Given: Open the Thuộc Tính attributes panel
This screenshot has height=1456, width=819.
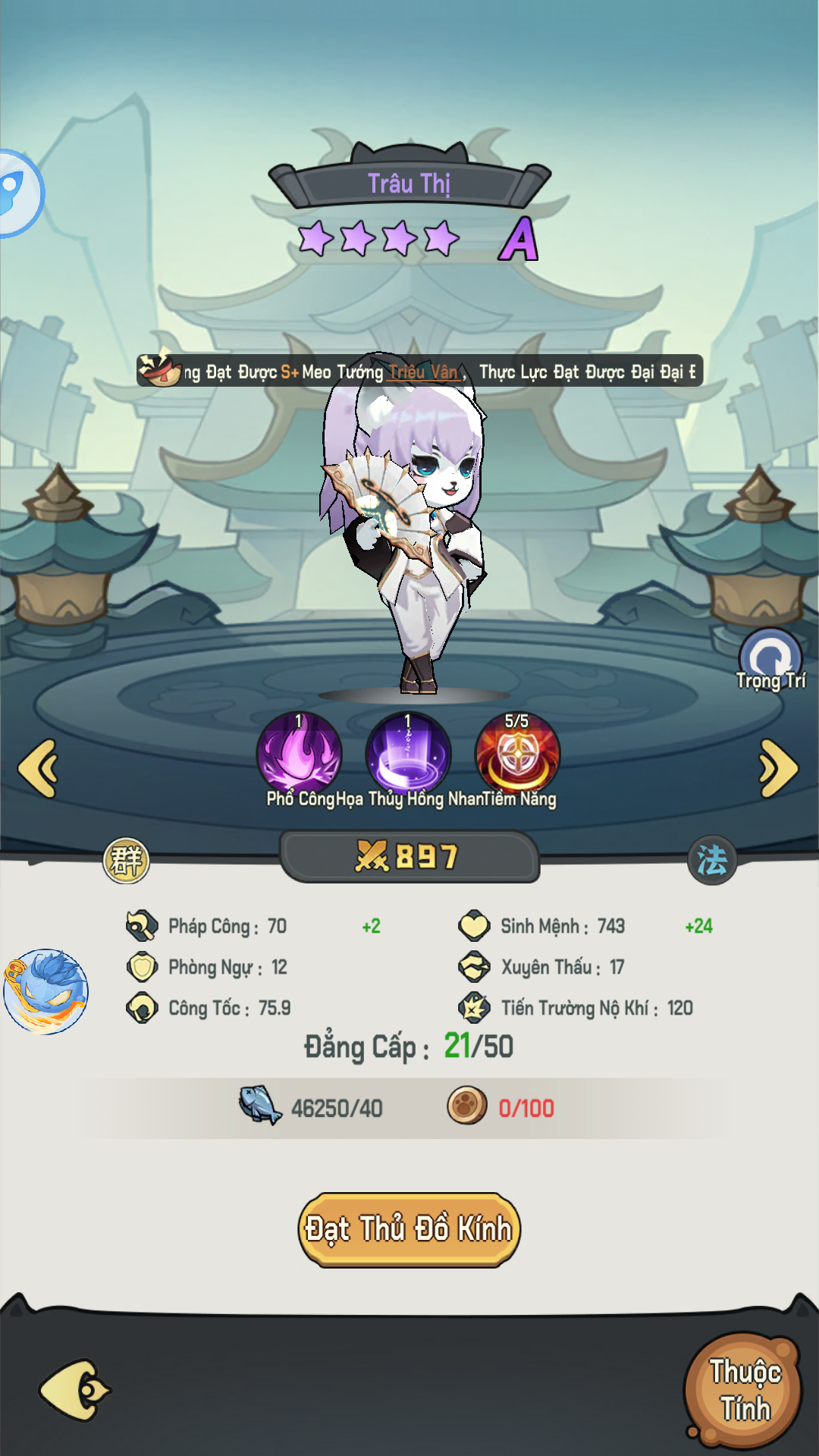Looking at the screenshot, I should click(x=744, y=1390).
